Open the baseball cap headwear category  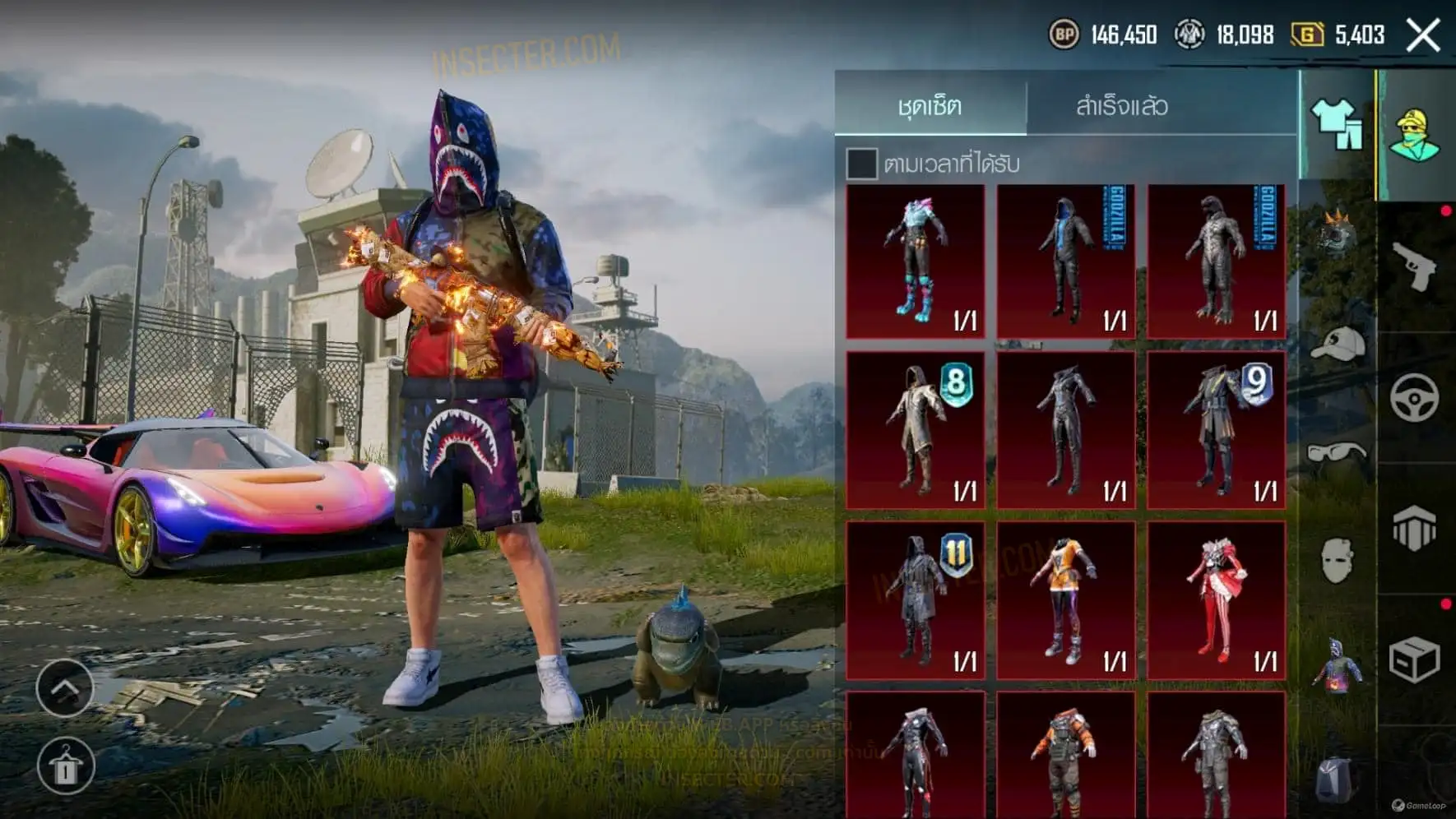1336,344
